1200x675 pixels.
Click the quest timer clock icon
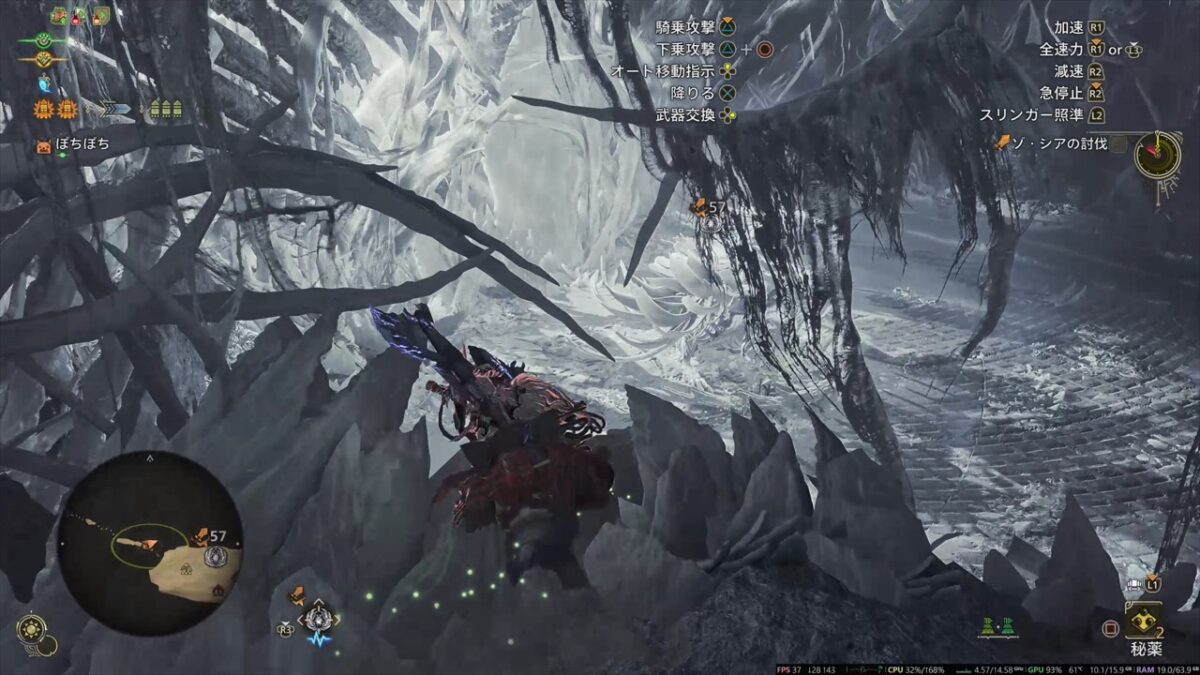(1158, 154)
